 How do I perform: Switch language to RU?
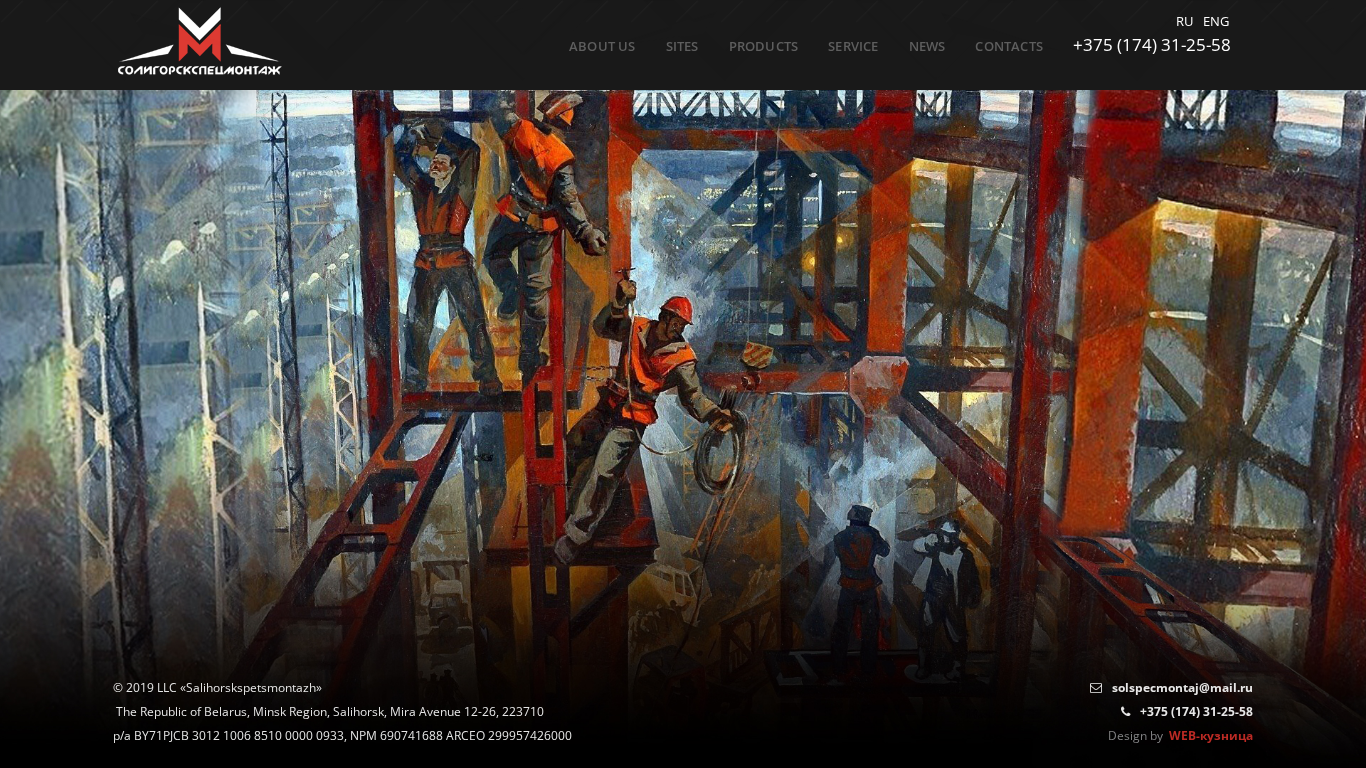(1184, 21)
